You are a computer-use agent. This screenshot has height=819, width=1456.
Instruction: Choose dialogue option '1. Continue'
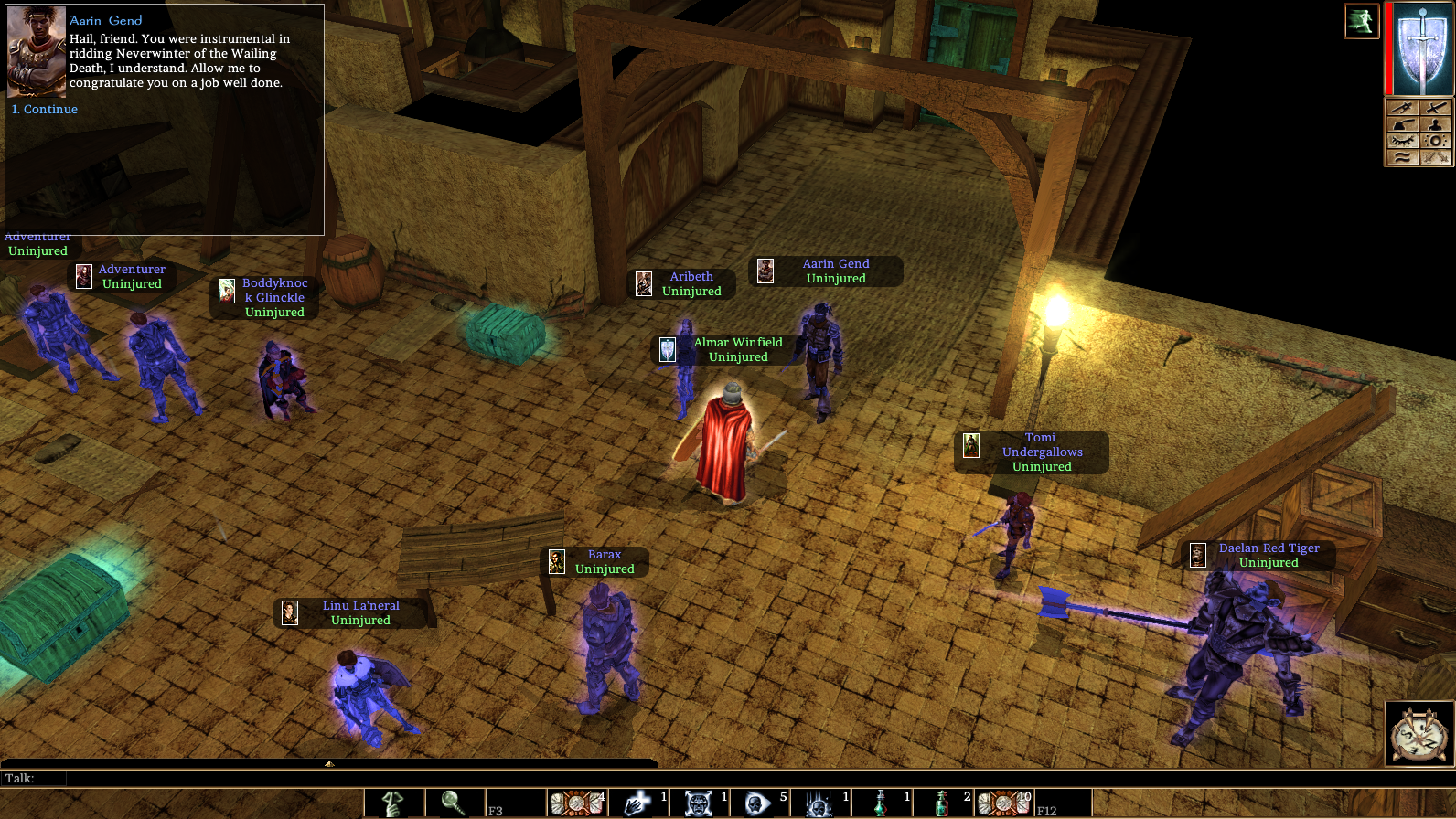44,109
